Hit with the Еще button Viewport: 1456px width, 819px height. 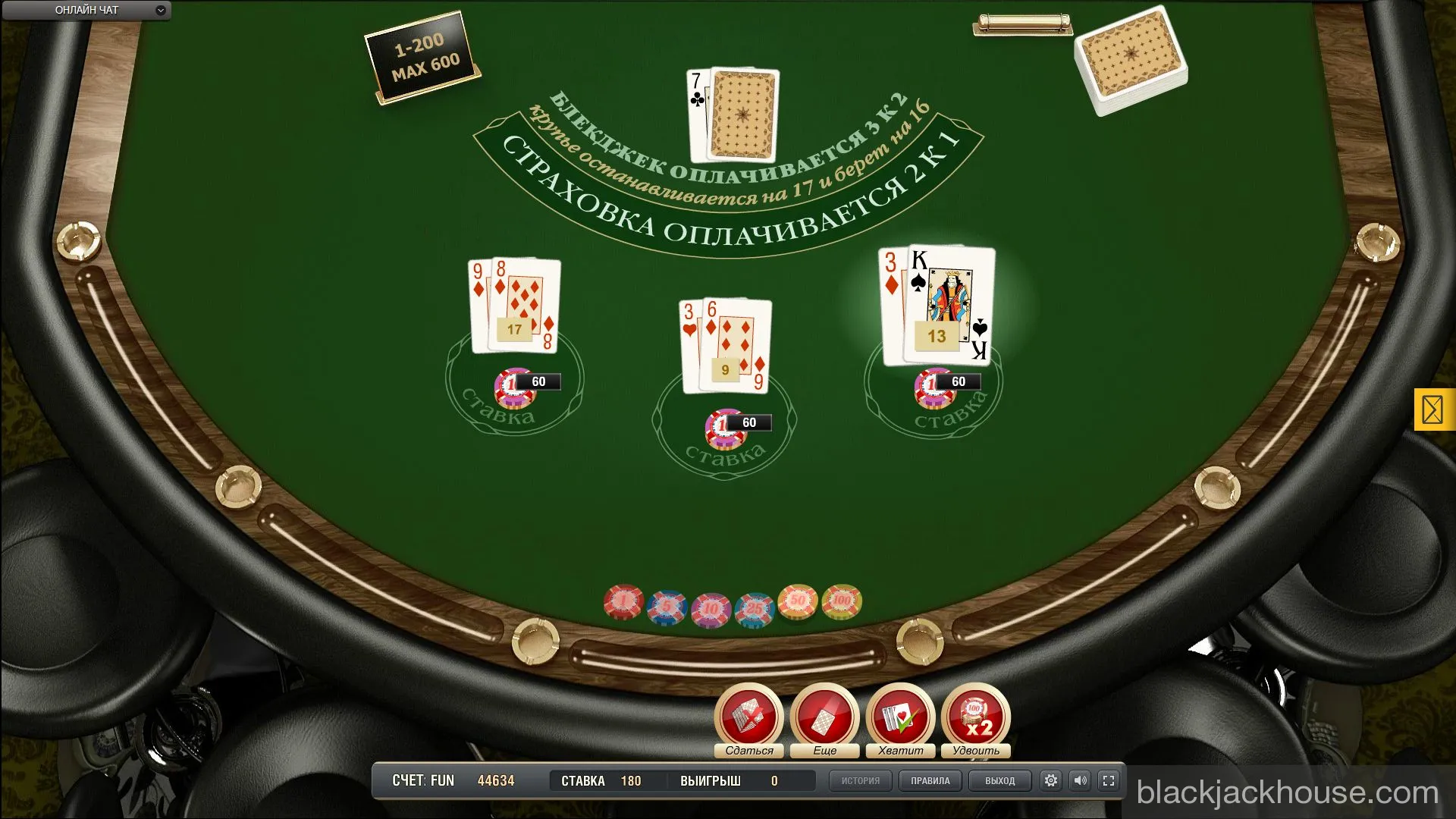click(824, 717)
